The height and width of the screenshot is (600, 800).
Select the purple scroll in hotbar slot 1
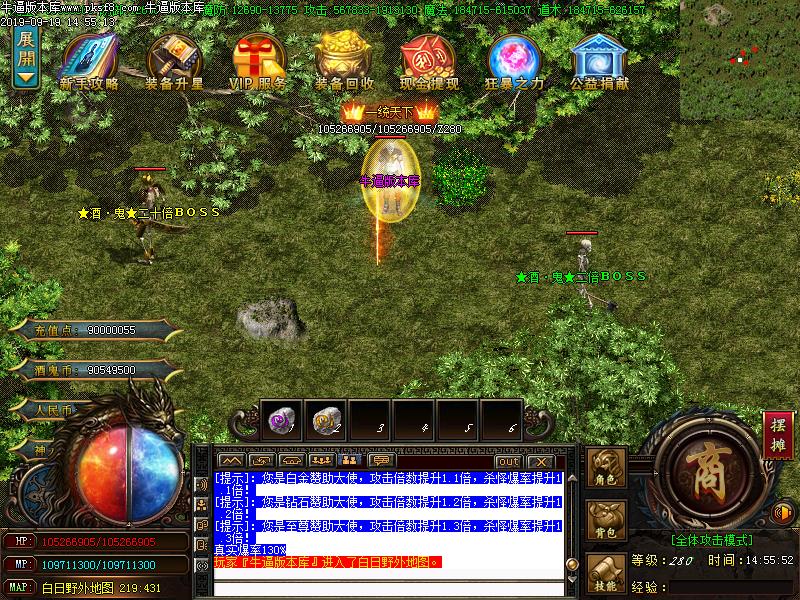pos(282,421)
